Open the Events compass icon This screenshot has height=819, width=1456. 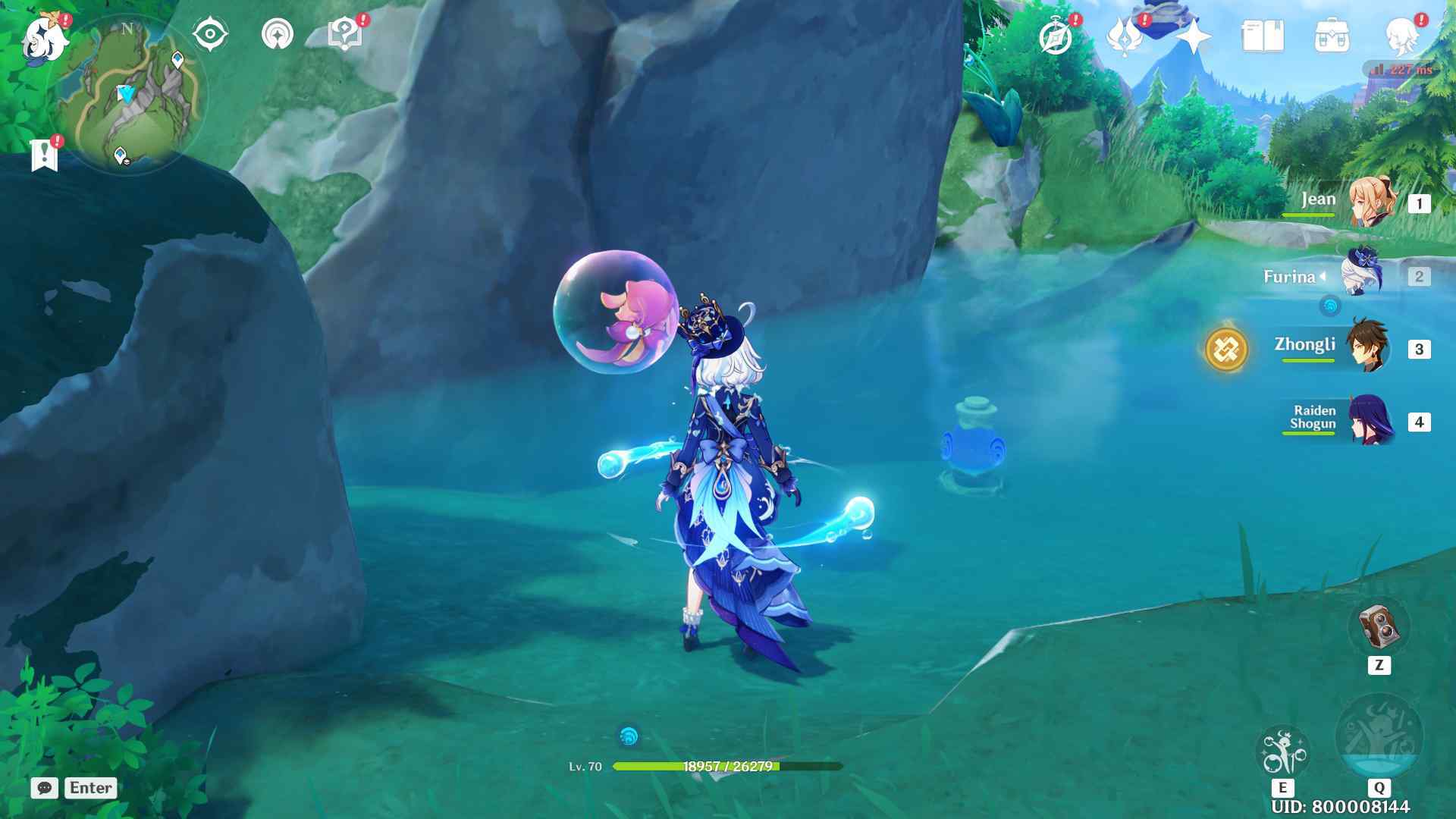click(x=1056, y=36)
